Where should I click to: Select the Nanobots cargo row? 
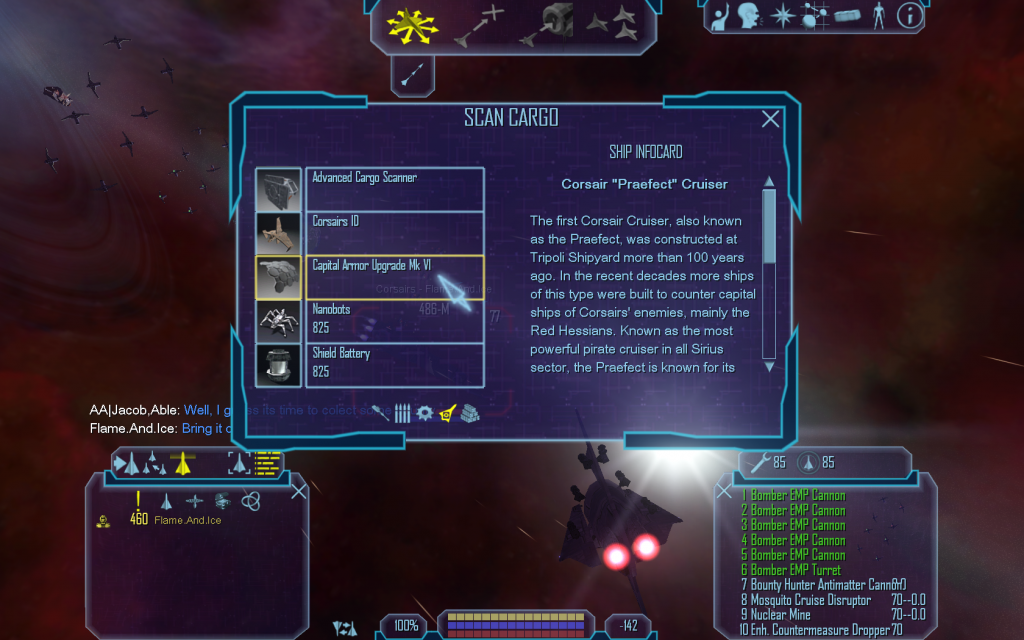tap(394, 321)
